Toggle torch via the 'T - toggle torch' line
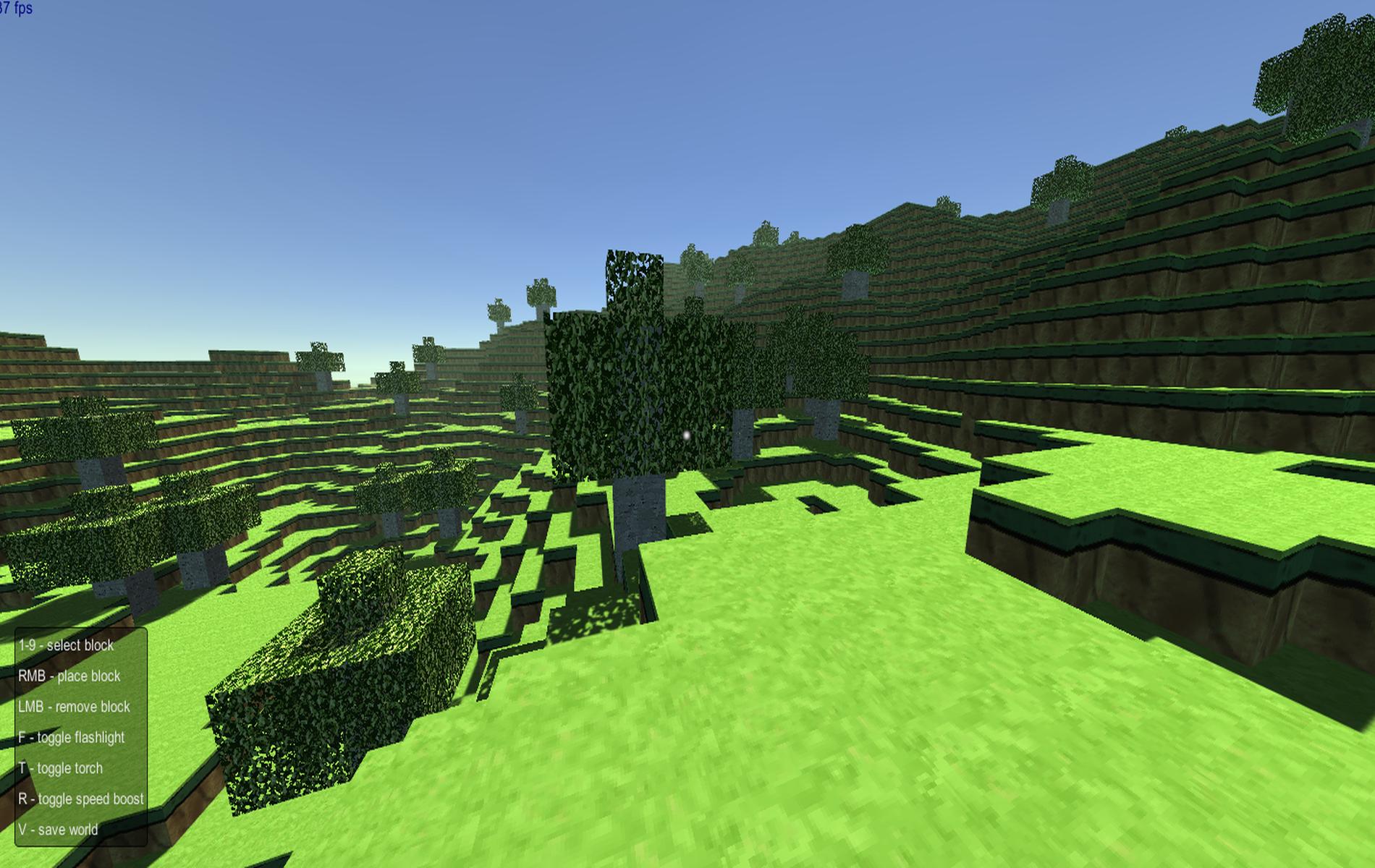Screen dimensions: 1375x868 pyautogui.click(x=62, y=768)
